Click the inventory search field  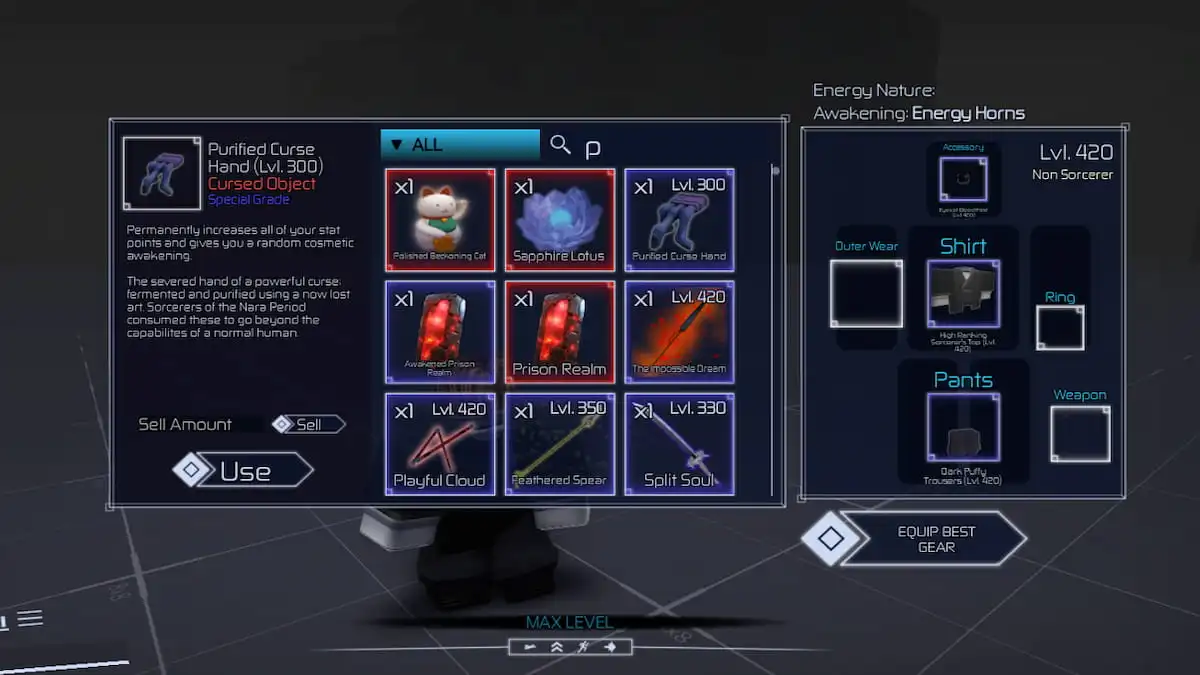660,147
